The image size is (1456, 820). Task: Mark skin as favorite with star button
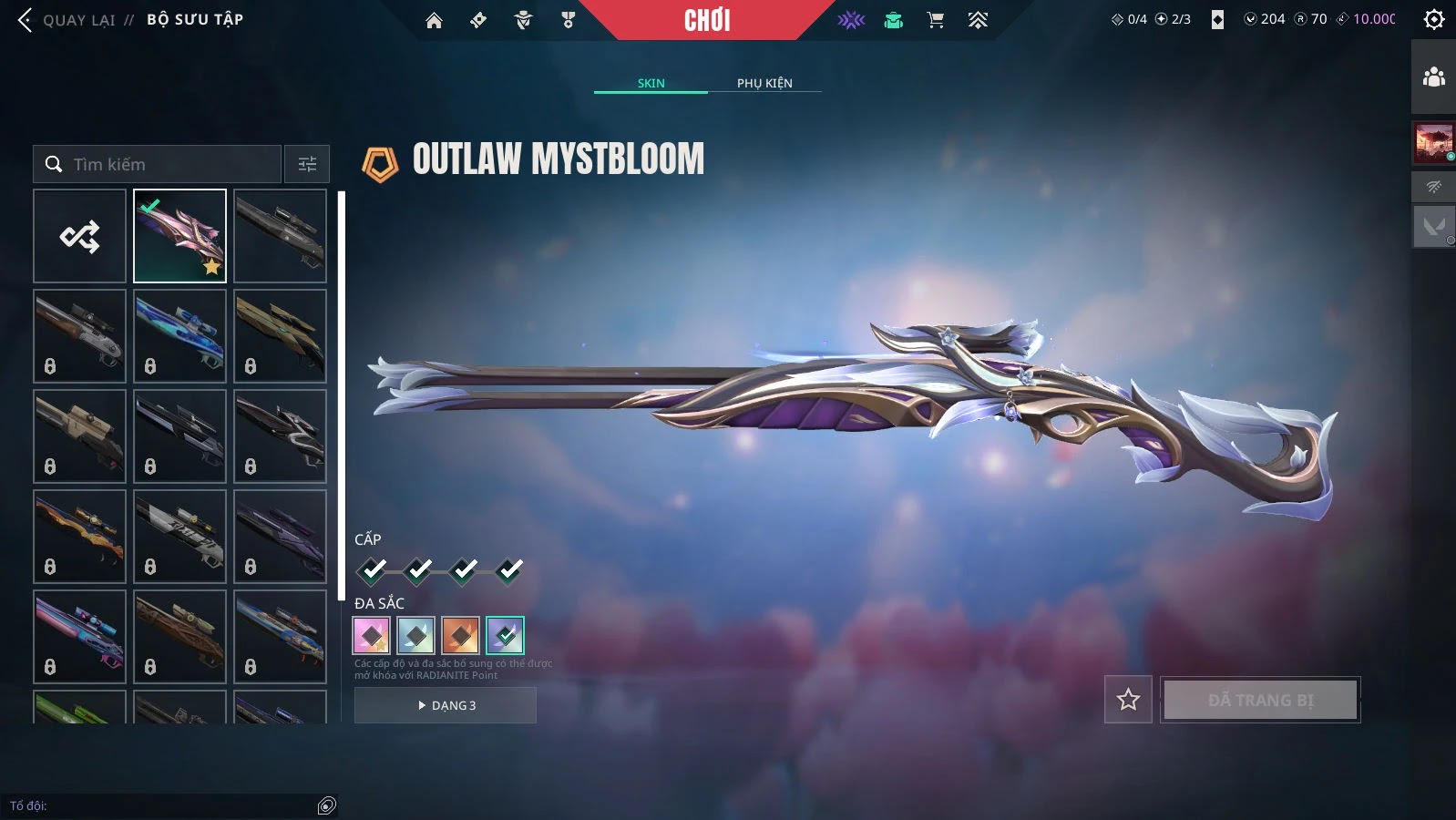coord(1128,700)
